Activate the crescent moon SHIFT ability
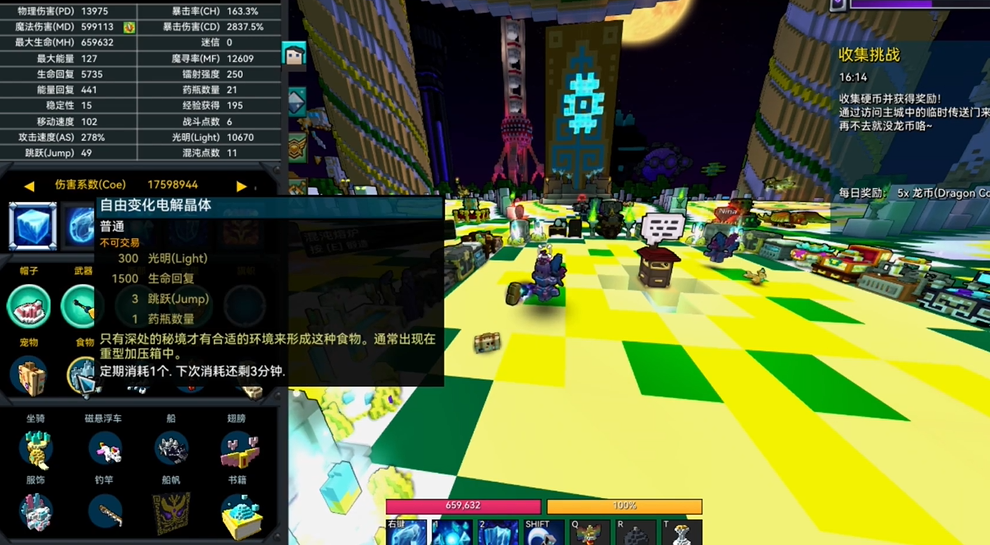Screen dimensions: 990x545 click(541, 533)
